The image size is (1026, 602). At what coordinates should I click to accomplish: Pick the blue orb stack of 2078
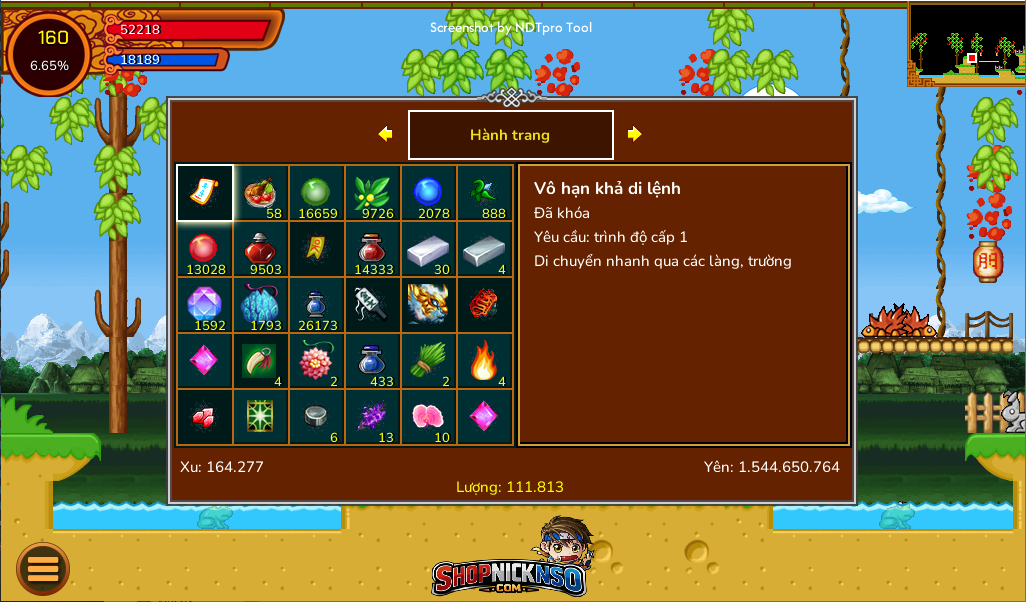tap(429, 193)
